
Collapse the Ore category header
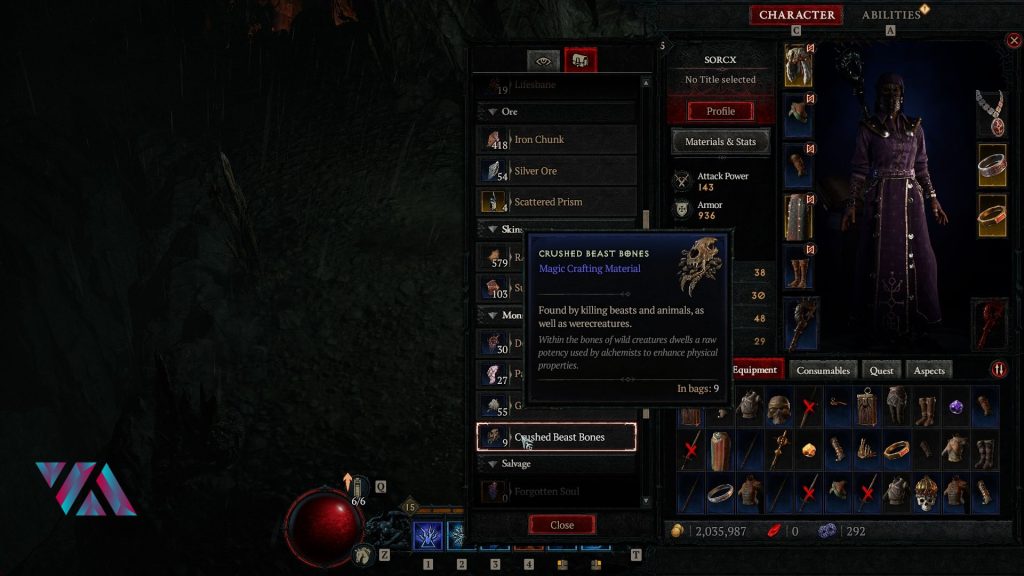(x=510, y=112)
